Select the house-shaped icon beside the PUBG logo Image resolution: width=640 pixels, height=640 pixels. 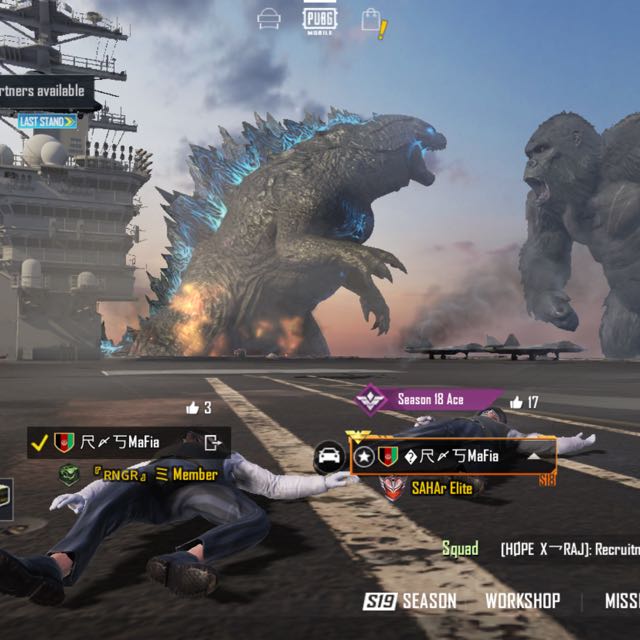pos(269,19)
